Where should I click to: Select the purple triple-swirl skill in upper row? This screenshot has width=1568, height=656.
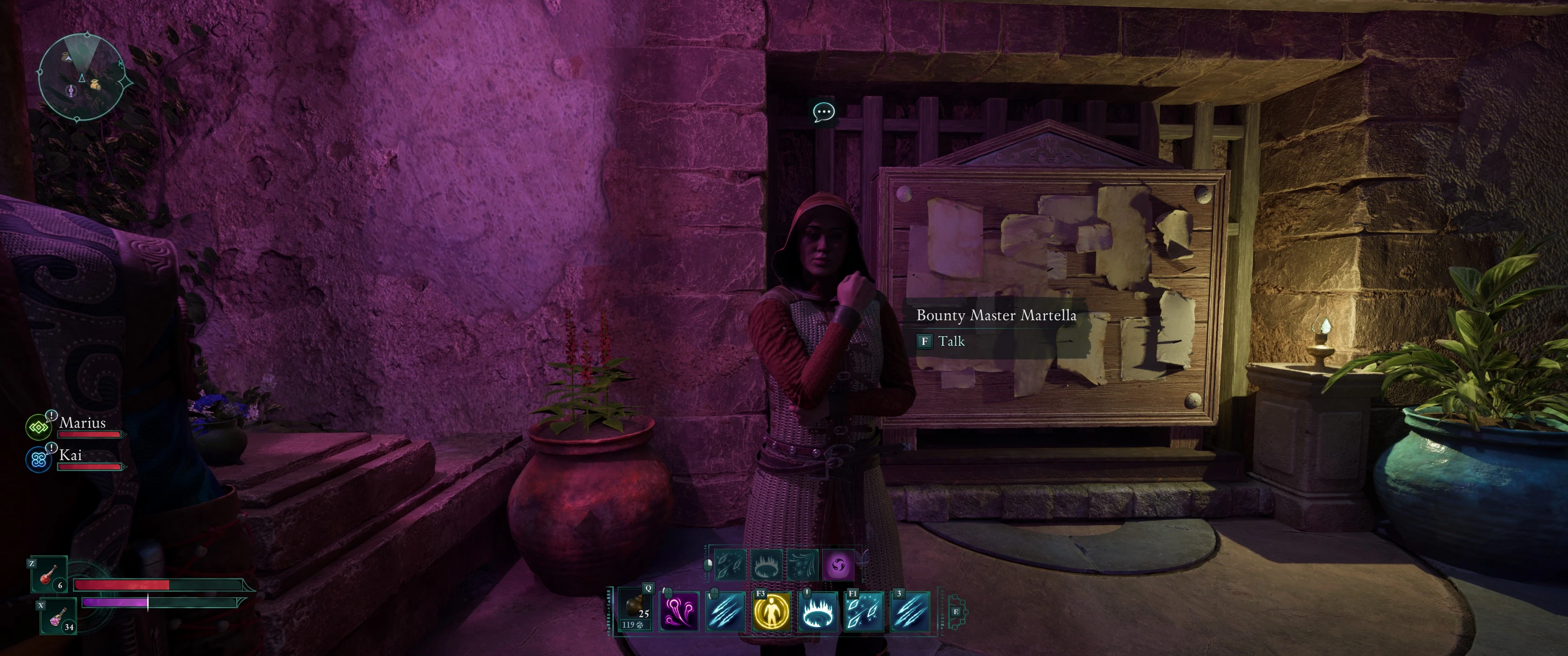(x=838, y=566)
